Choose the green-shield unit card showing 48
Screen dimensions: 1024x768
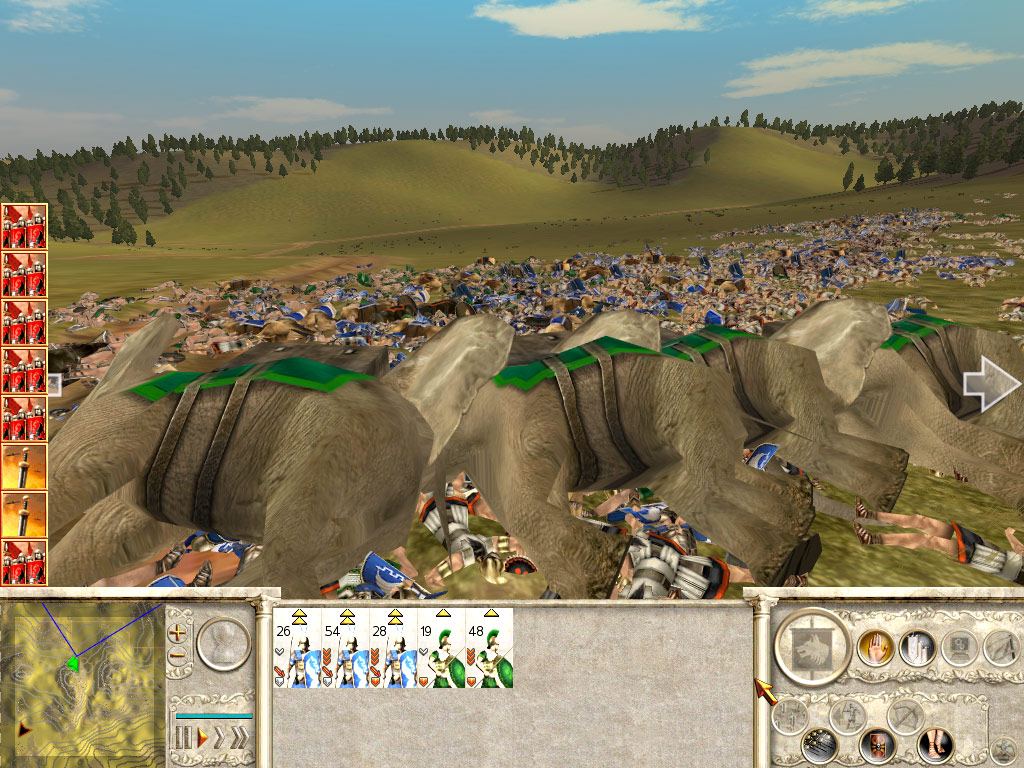pyautogui.click(x=489, y=648)
